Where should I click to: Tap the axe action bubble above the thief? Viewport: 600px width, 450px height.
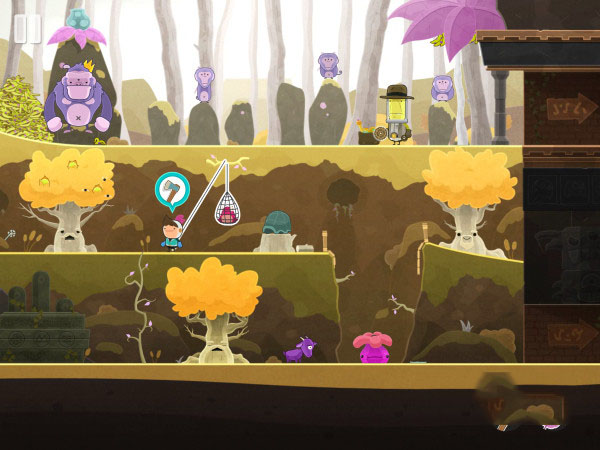pos(171,189)
